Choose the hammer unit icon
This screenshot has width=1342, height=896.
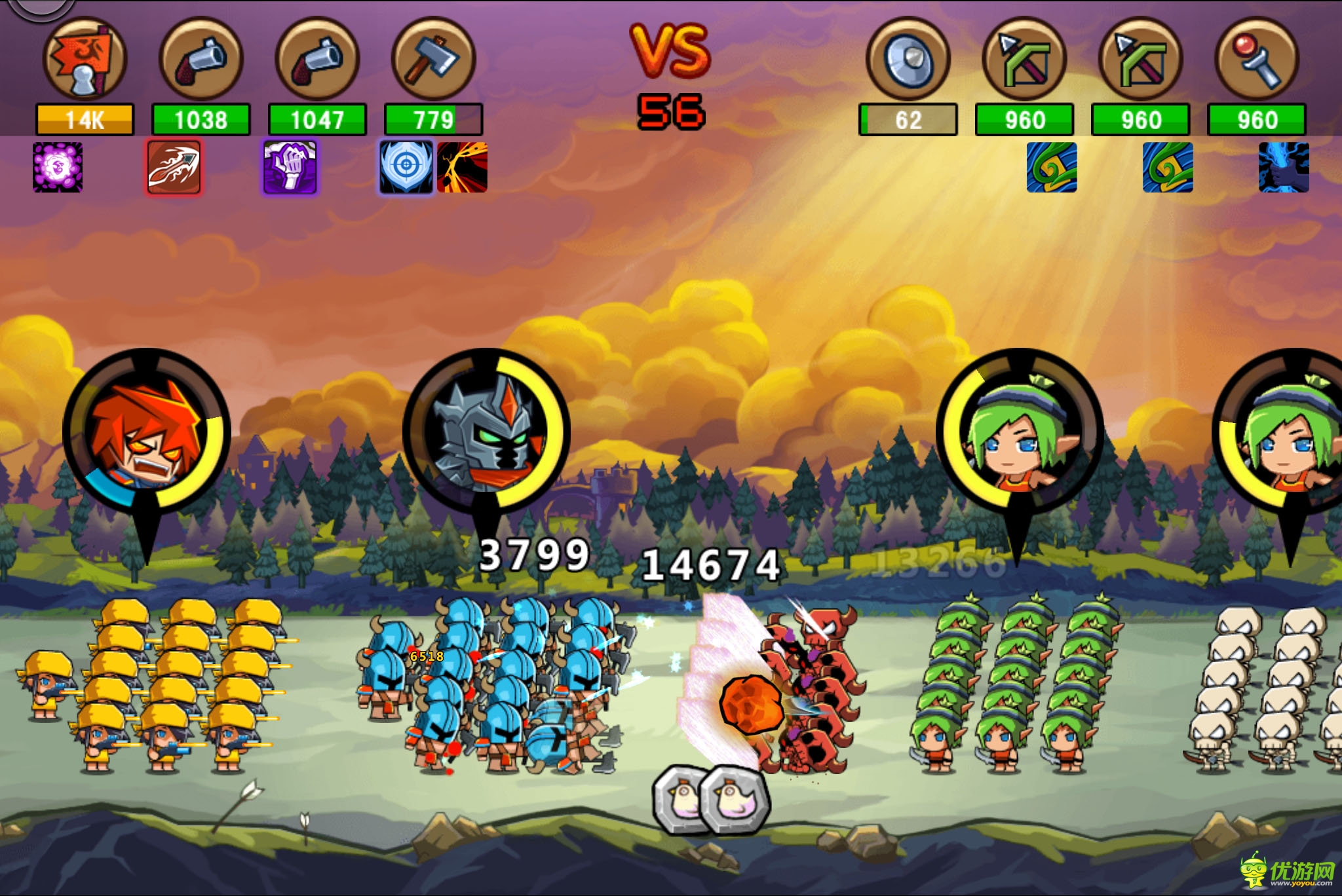click(433, 59)
